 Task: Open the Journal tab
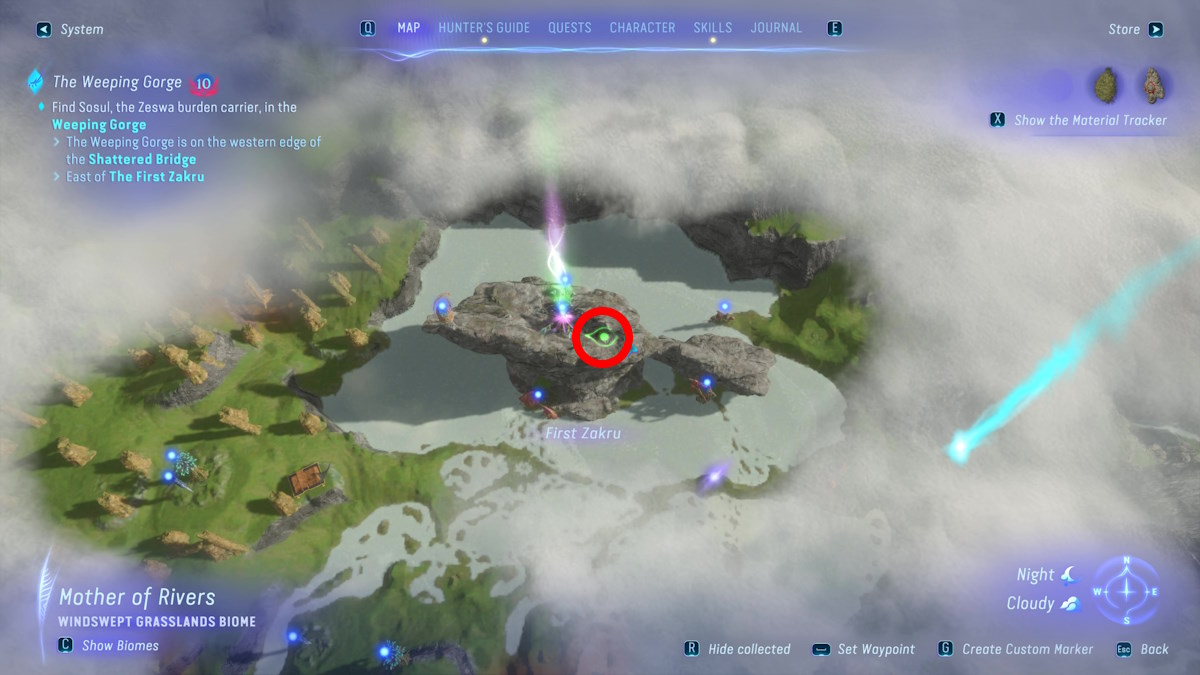click(776, 28)
